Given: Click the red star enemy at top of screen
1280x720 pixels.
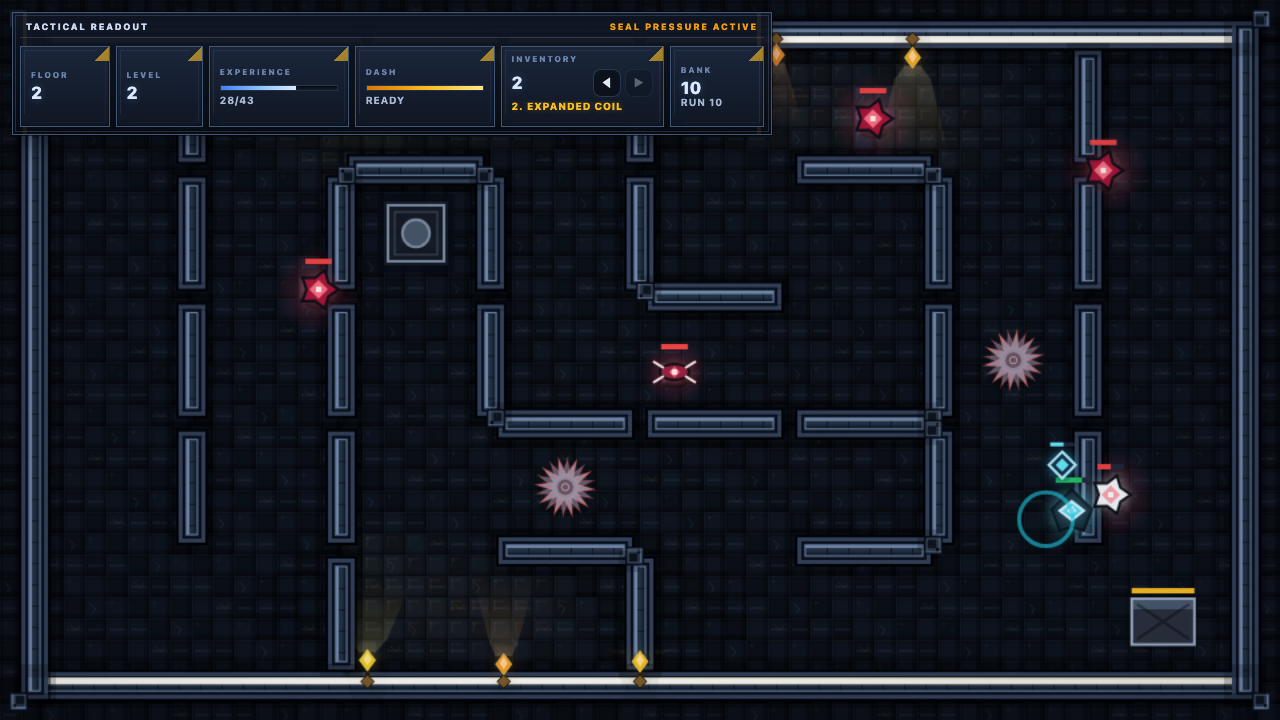Looking at the screenshot, I should tap(873, 119).
